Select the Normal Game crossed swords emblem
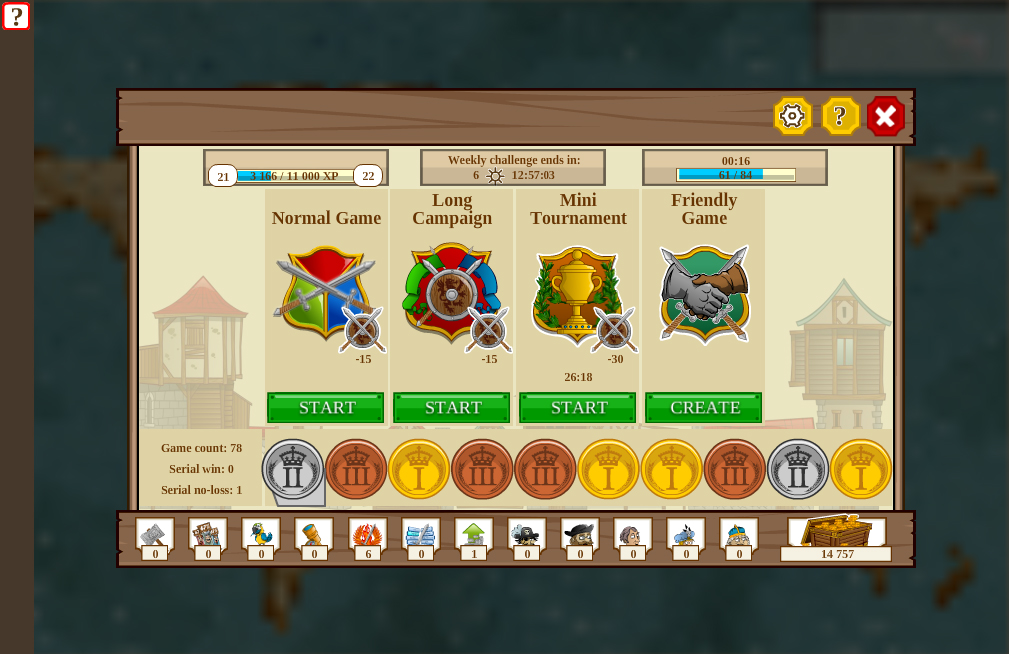The image size is (1009, 654). tap(324, 292)
